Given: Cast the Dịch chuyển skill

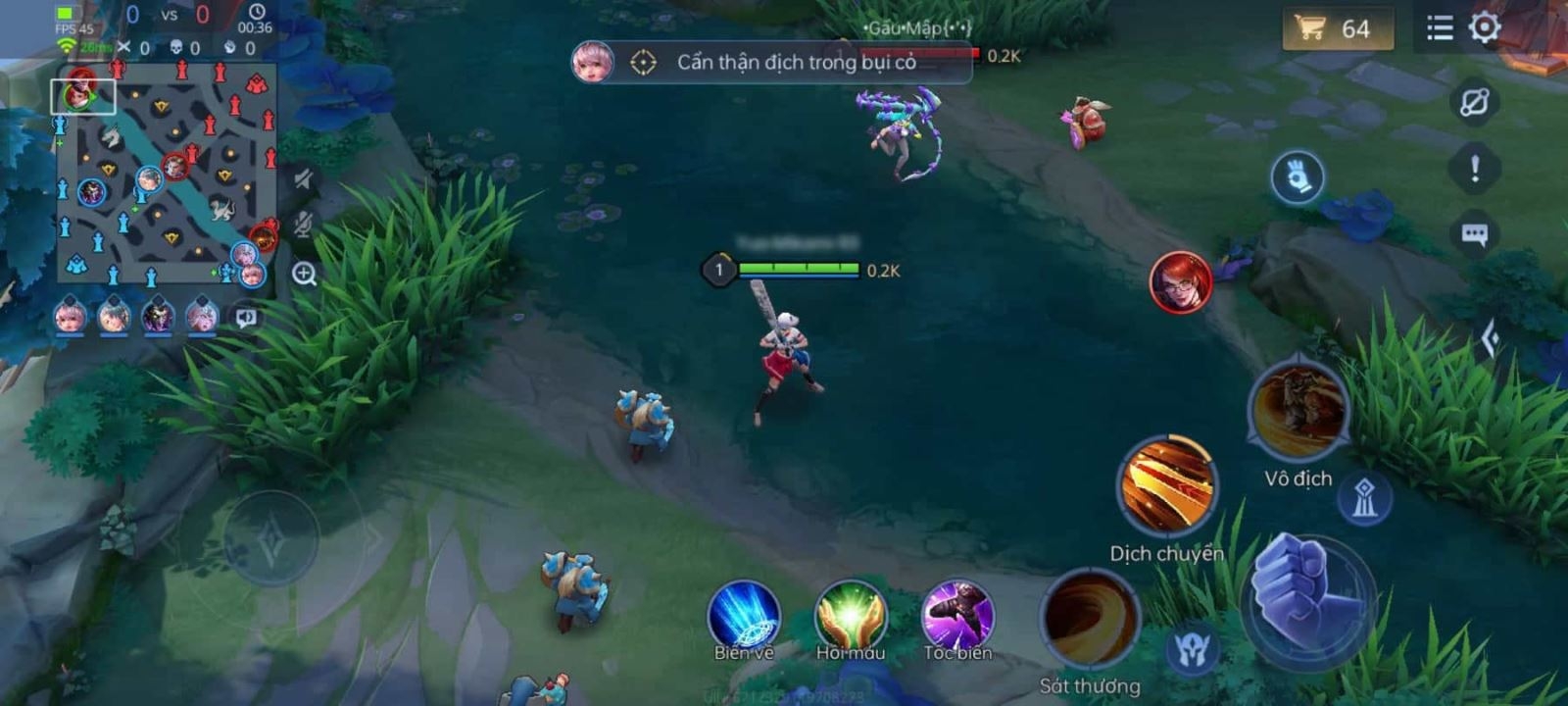Looking at the screenshot, I should 1166,486.
